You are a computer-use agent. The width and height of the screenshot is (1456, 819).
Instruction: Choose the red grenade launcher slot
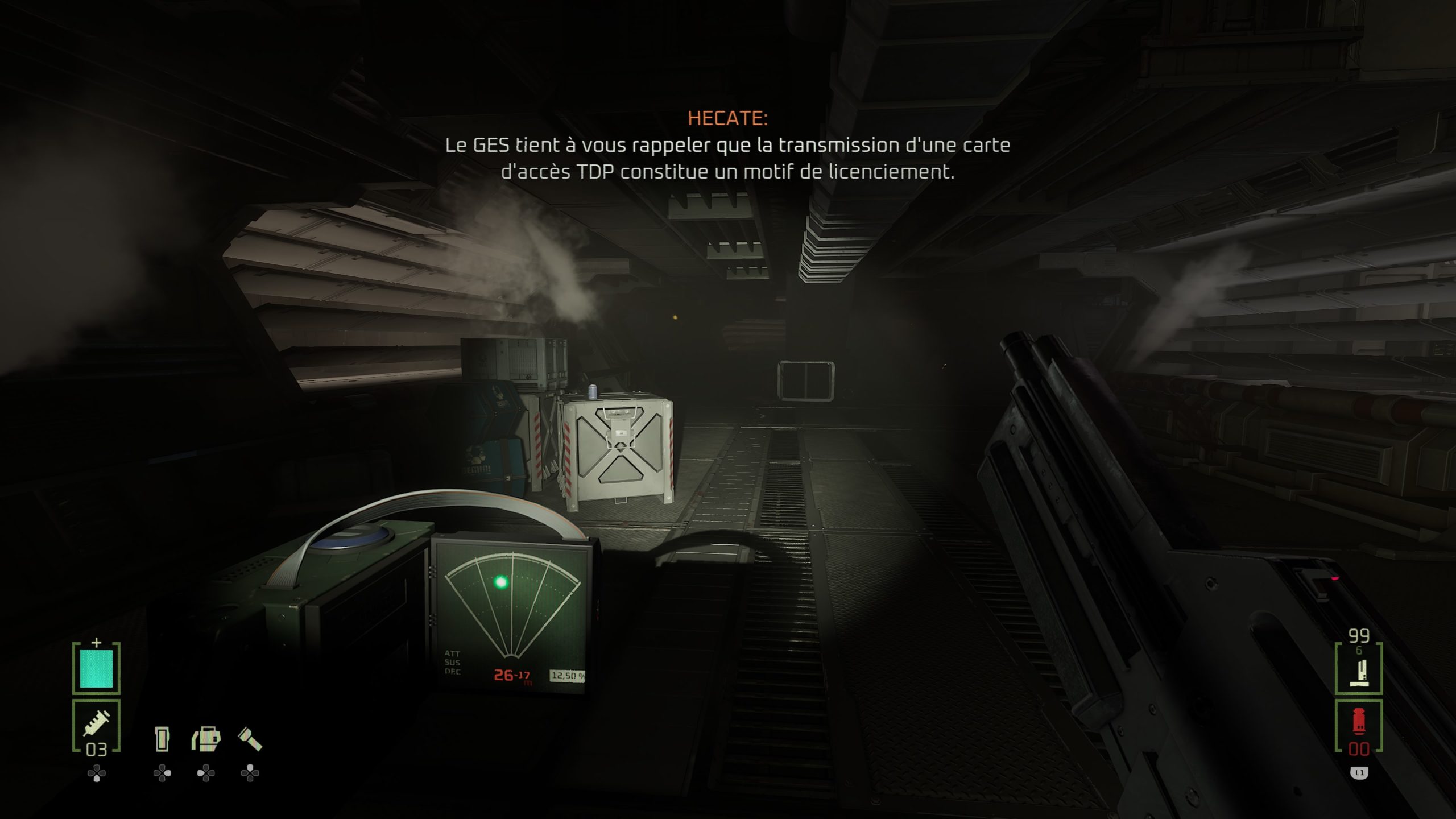pyautogui.click(x=1358, y=726)
